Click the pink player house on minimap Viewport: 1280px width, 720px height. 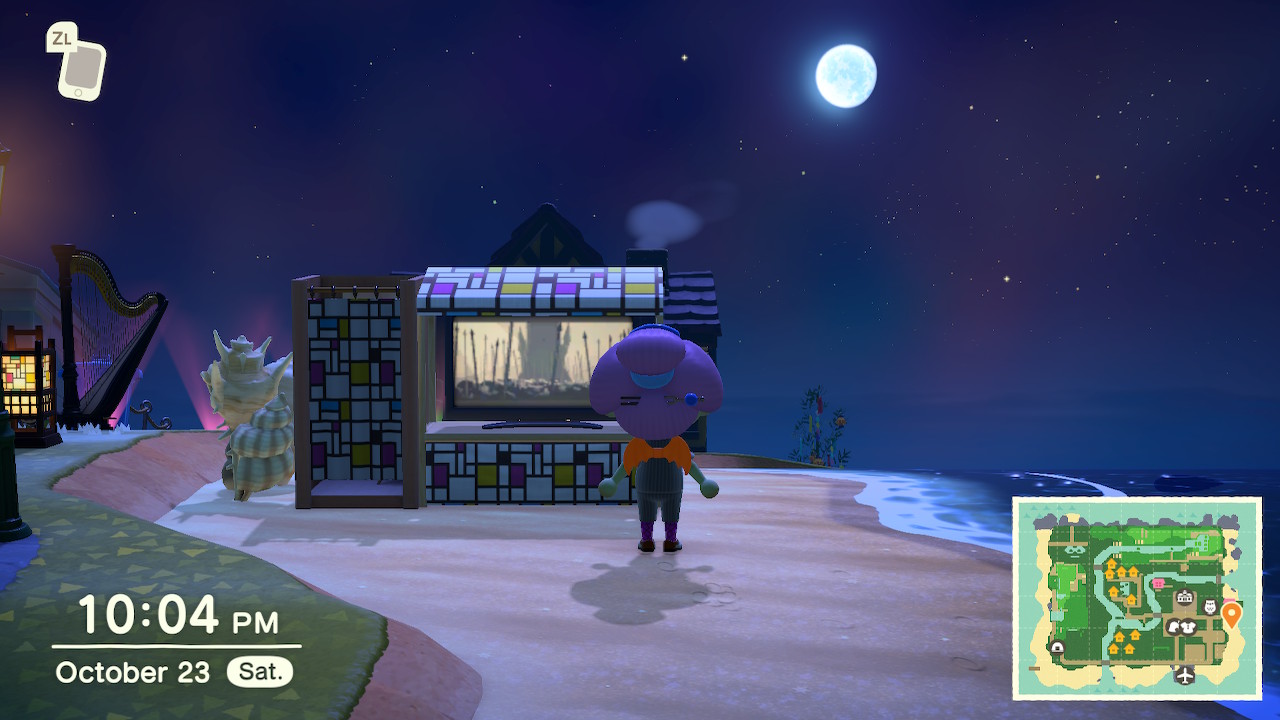[1158, 583]
